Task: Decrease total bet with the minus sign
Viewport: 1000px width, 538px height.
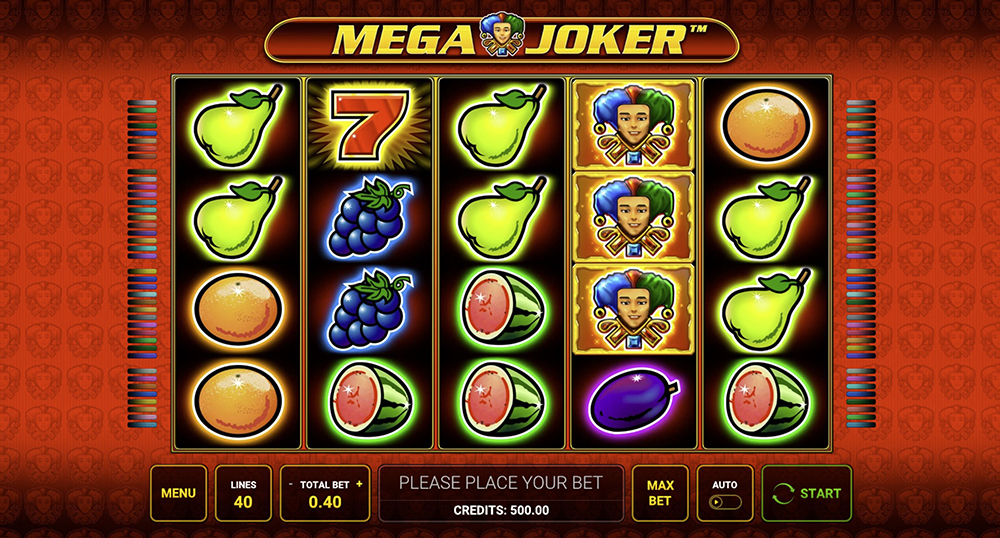Action: pyautogui.click(x=289, y=484)
